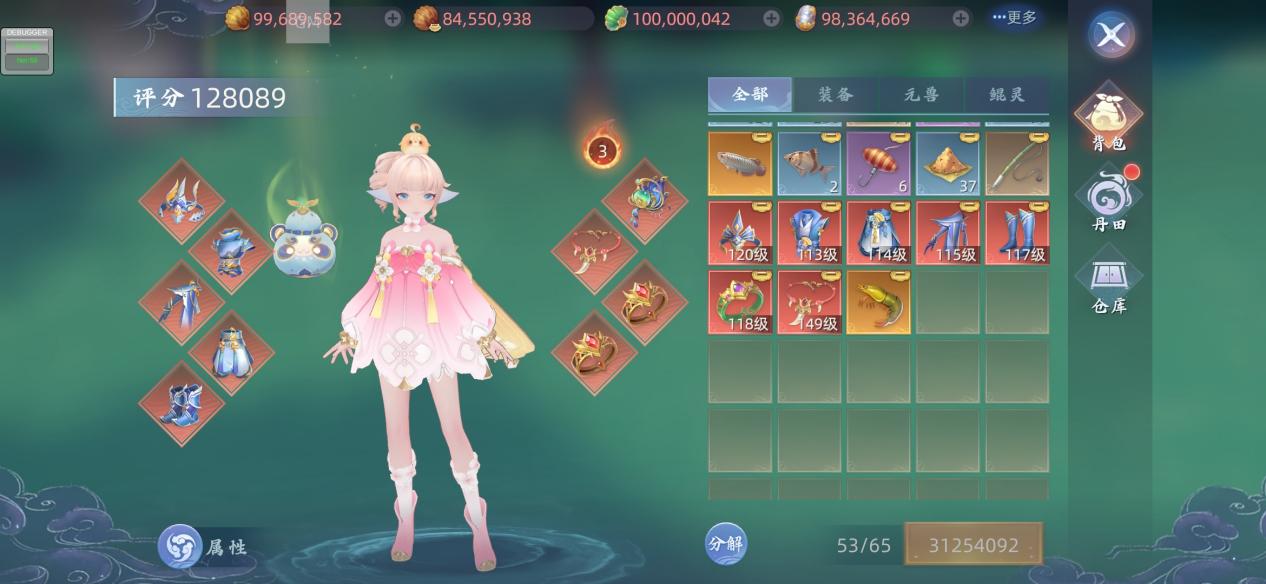Switch to the 元兽 tab

[921, 95]
